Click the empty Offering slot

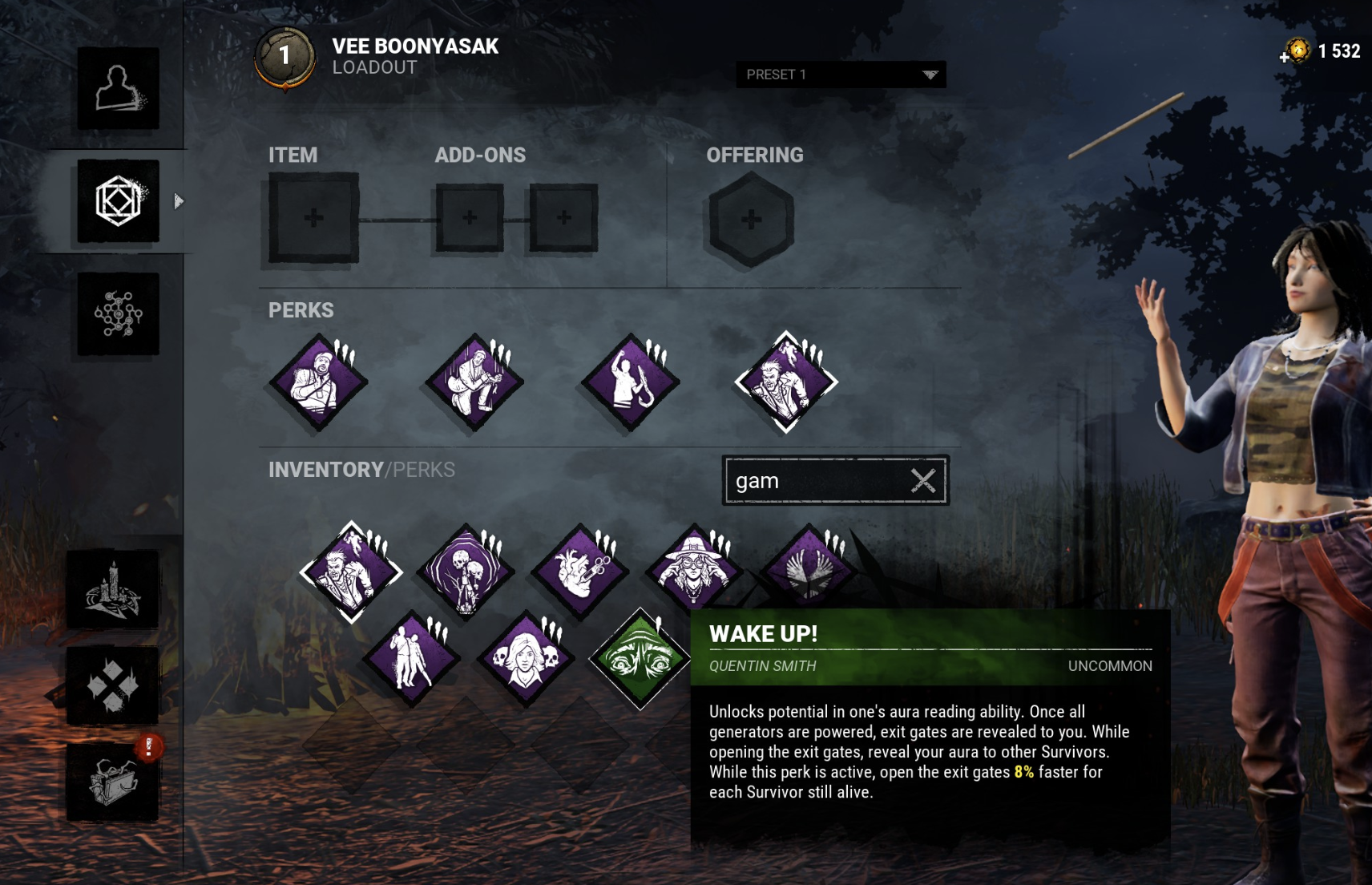(x=751, y=218)
